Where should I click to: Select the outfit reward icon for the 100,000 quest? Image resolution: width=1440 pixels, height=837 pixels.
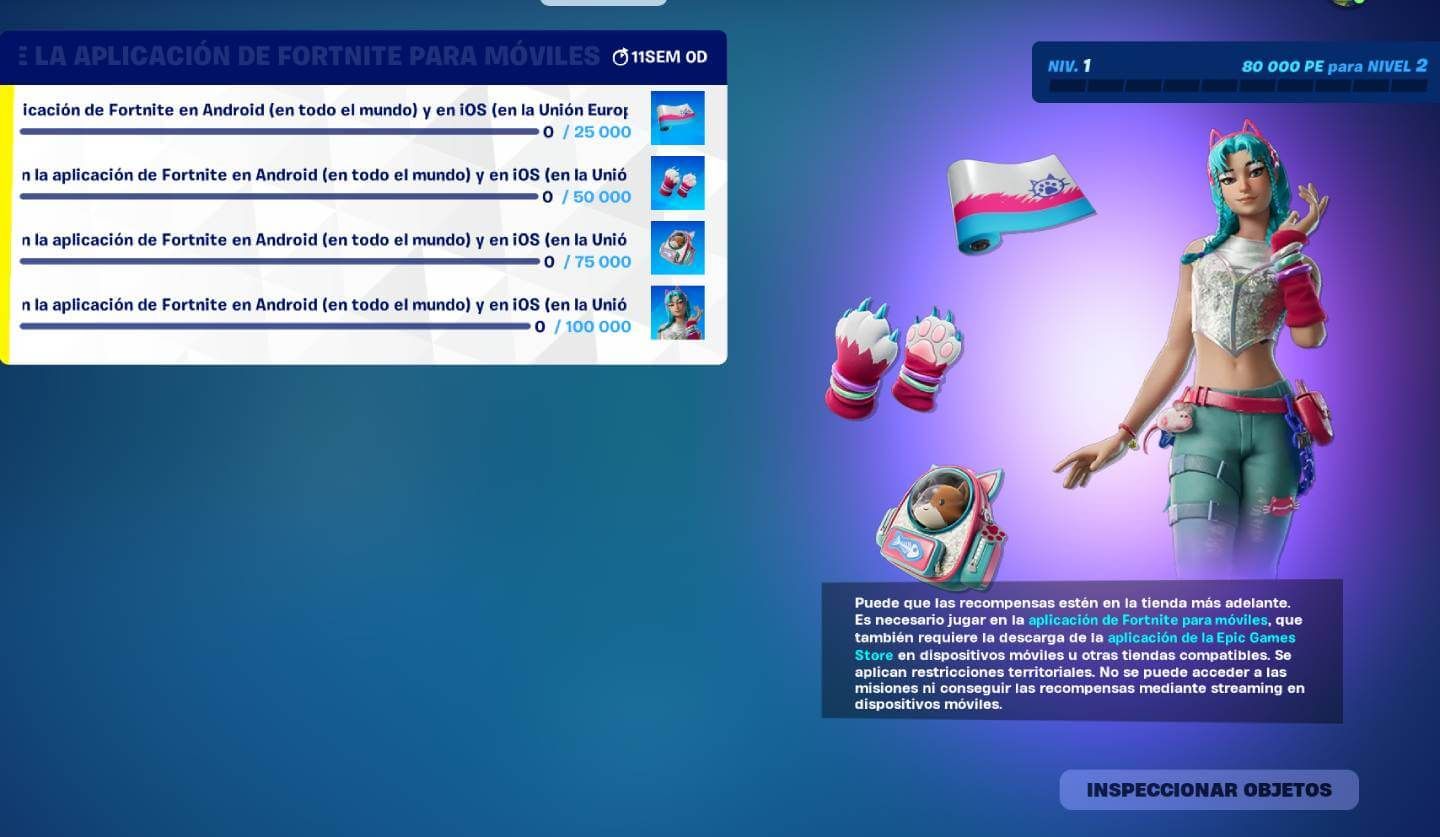[678, 312]
